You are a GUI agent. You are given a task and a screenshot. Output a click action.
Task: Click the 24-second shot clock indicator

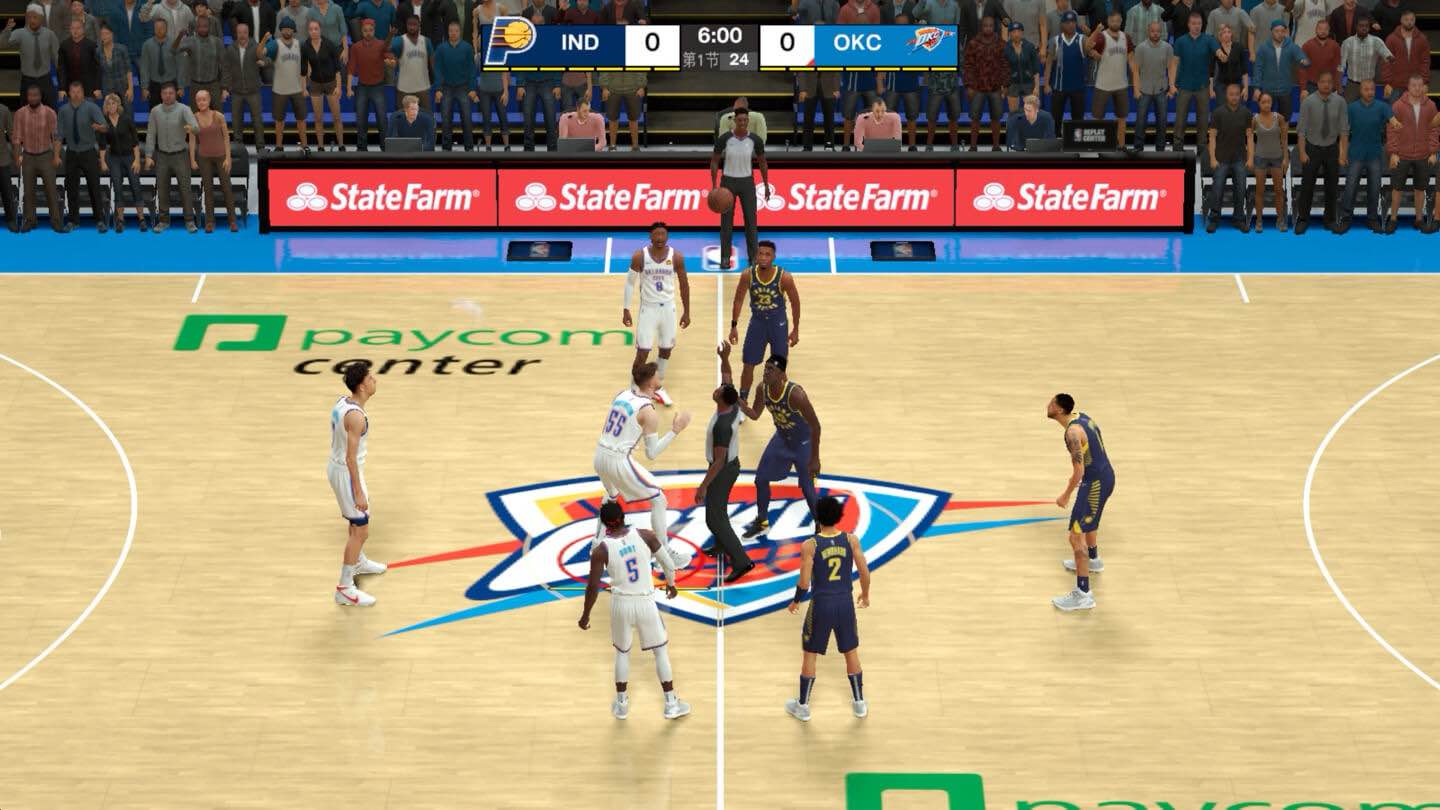pyautogui.click(x=740, y=57)
